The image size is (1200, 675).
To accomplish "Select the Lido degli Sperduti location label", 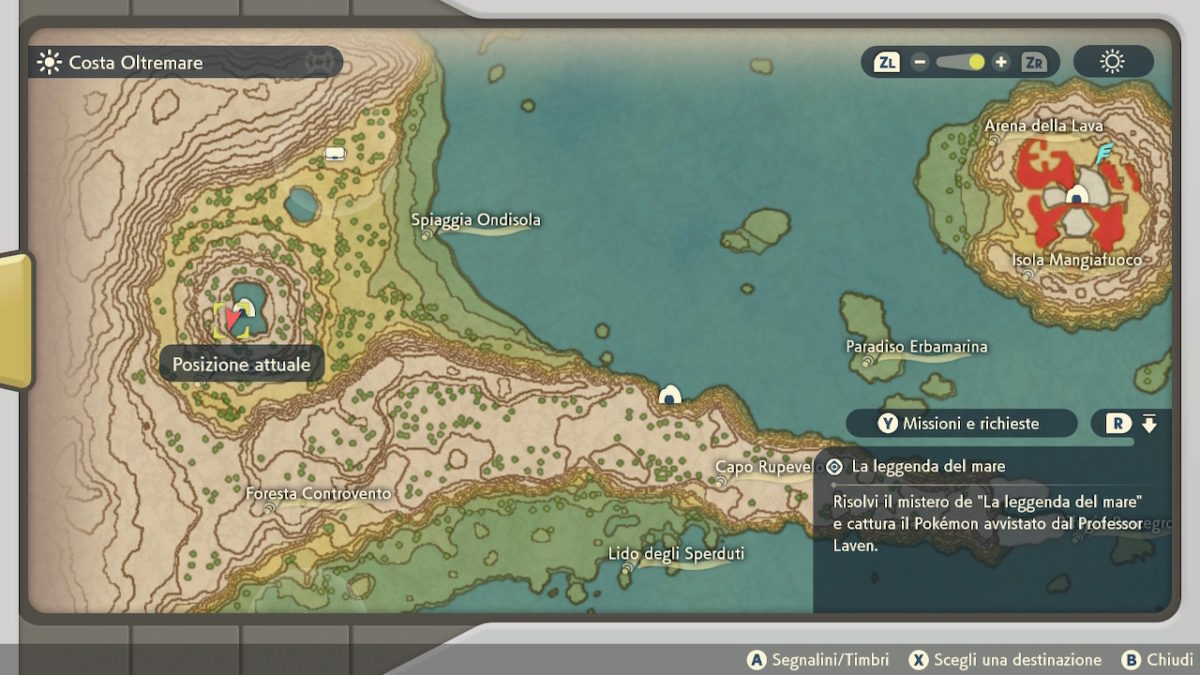I will coord(676,554).
